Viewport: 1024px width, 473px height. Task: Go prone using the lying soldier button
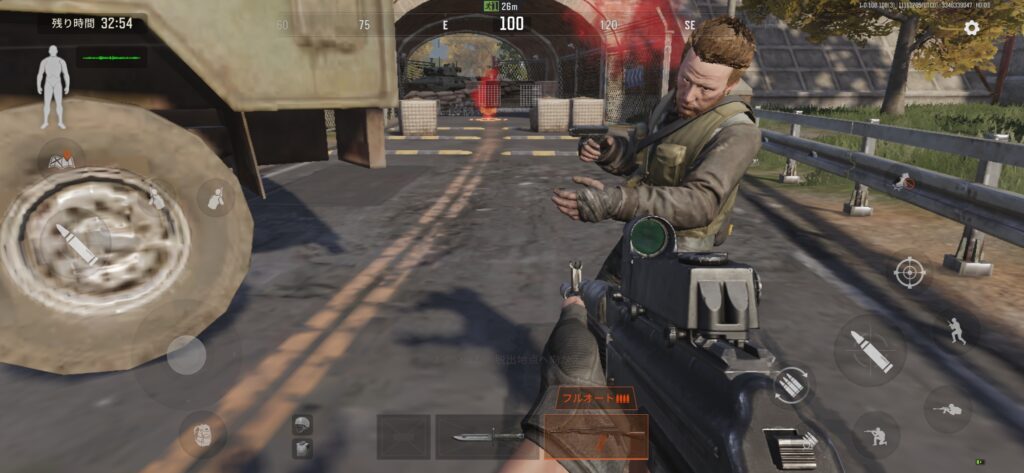(x=947, y=409)
